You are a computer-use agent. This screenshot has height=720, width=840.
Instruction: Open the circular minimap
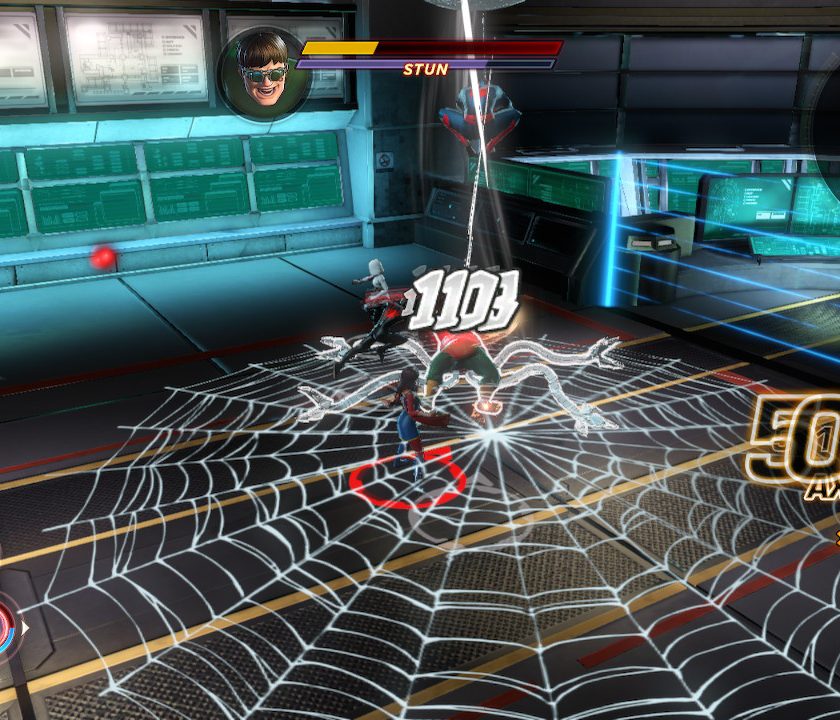click(x=826, y=128)
